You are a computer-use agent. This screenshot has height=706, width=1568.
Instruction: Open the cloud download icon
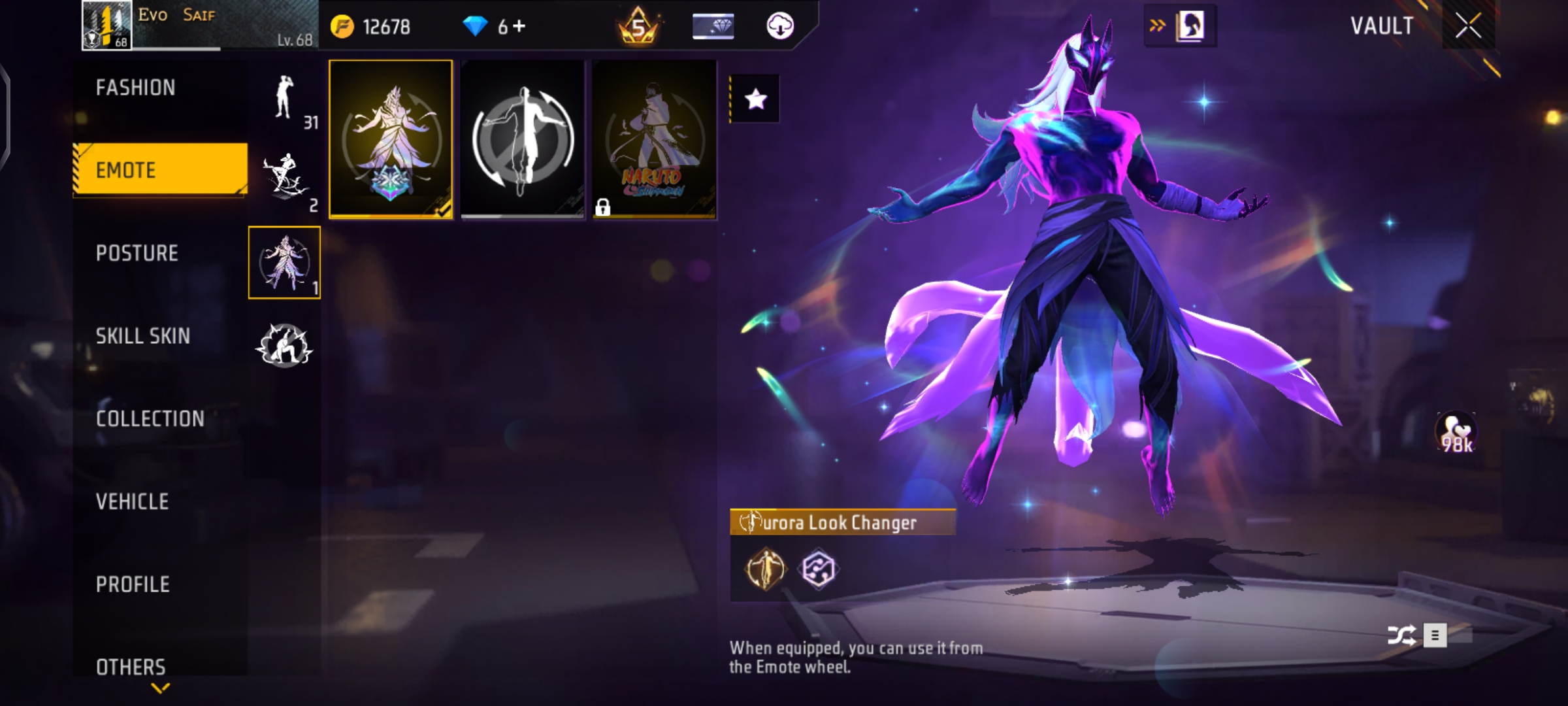(x=779, y=26)
